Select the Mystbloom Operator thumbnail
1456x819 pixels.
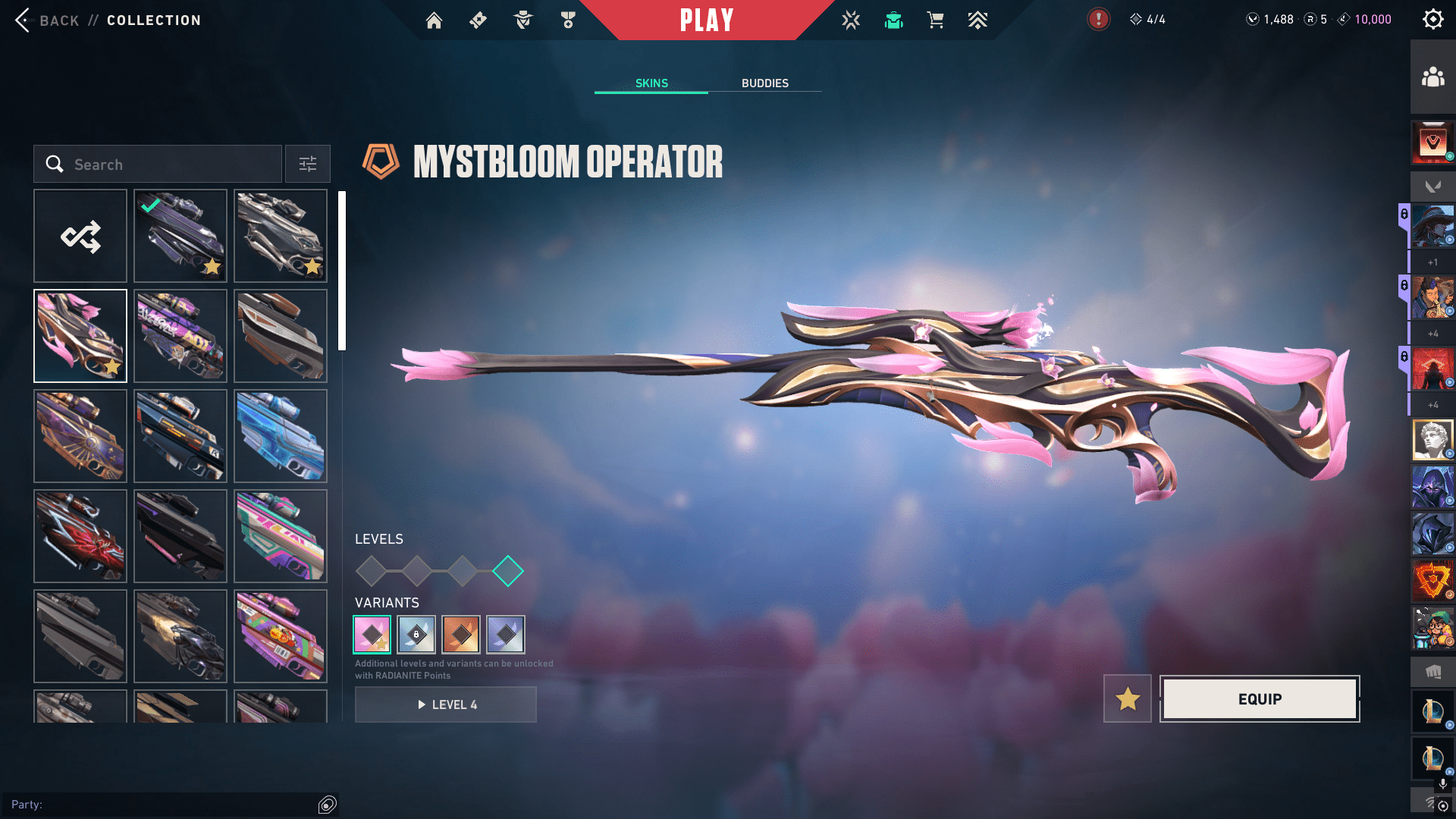(x=80, y=336)
